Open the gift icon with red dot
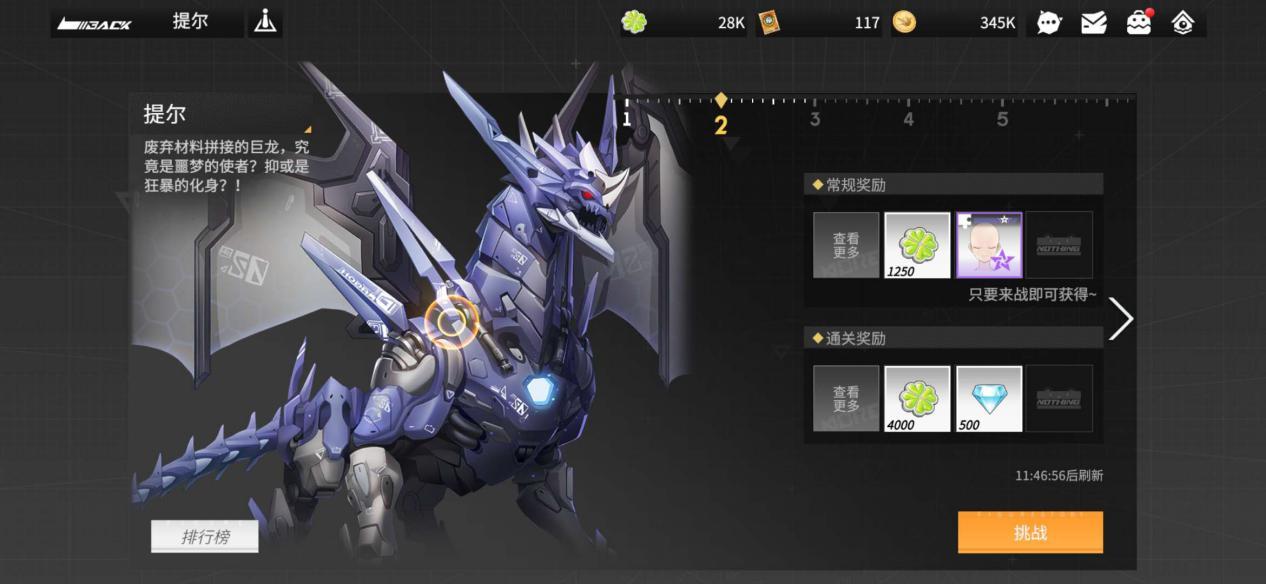The height and width of the screenshot is (584, 1266). [1138, 23]
